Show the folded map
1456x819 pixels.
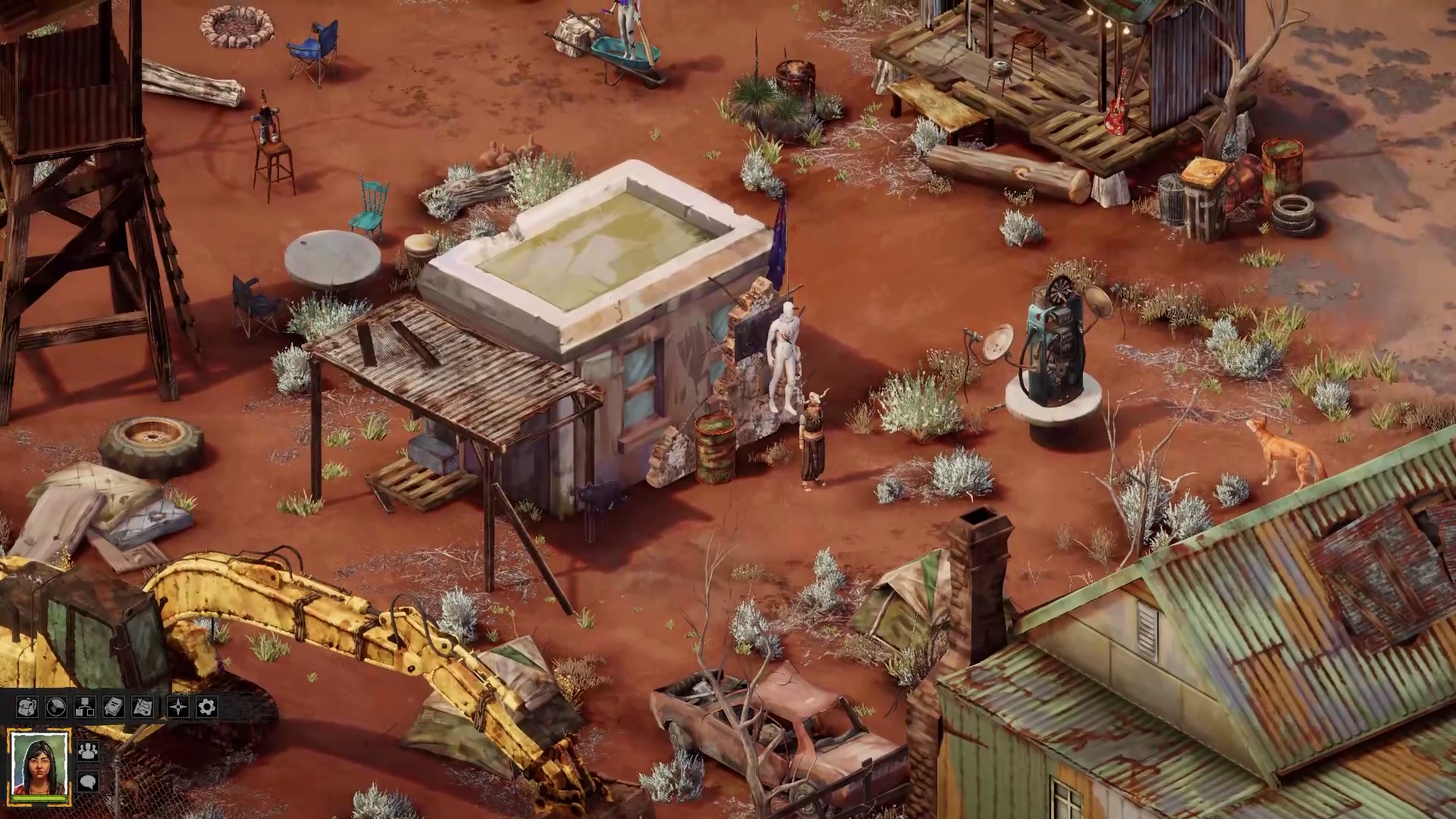click(143, 708)
